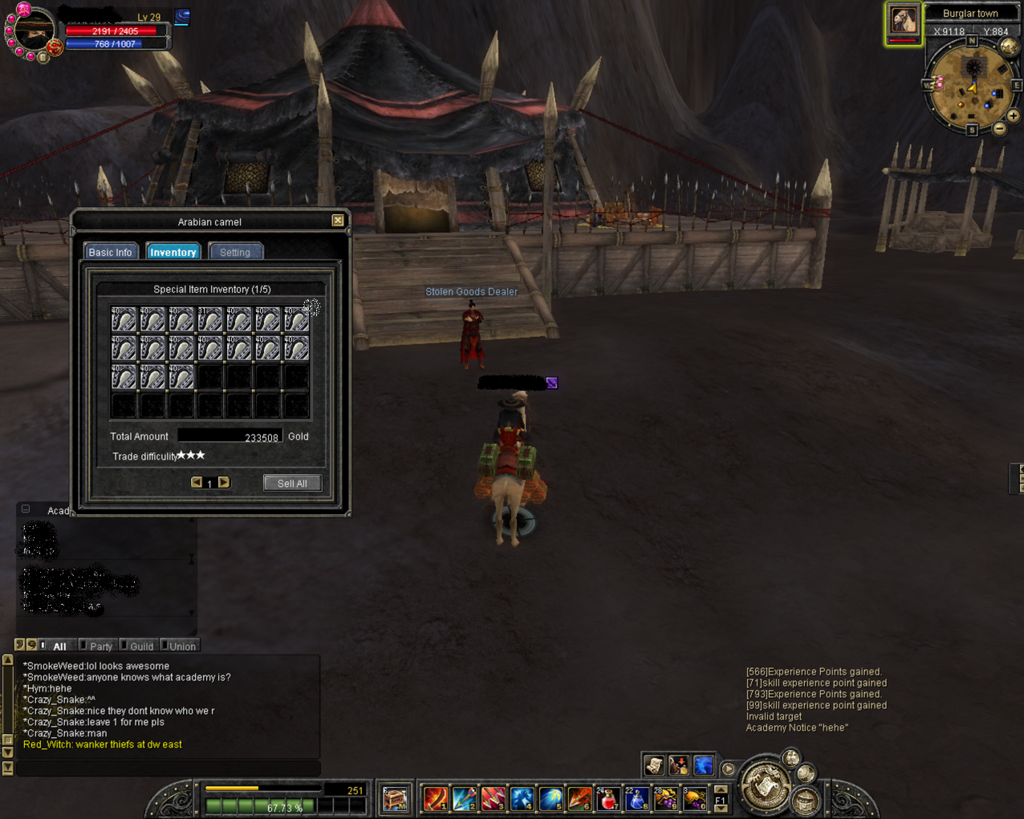Click the player character portrait

tap(35, 30)
